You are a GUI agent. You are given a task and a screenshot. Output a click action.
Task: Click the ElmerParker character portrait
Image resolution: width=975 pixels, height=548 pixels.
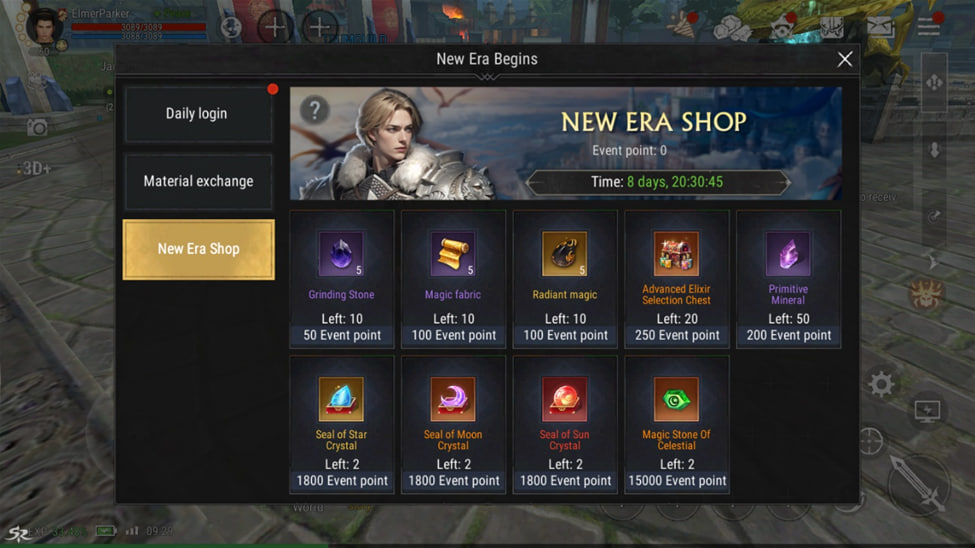click(x=43, y=27)
